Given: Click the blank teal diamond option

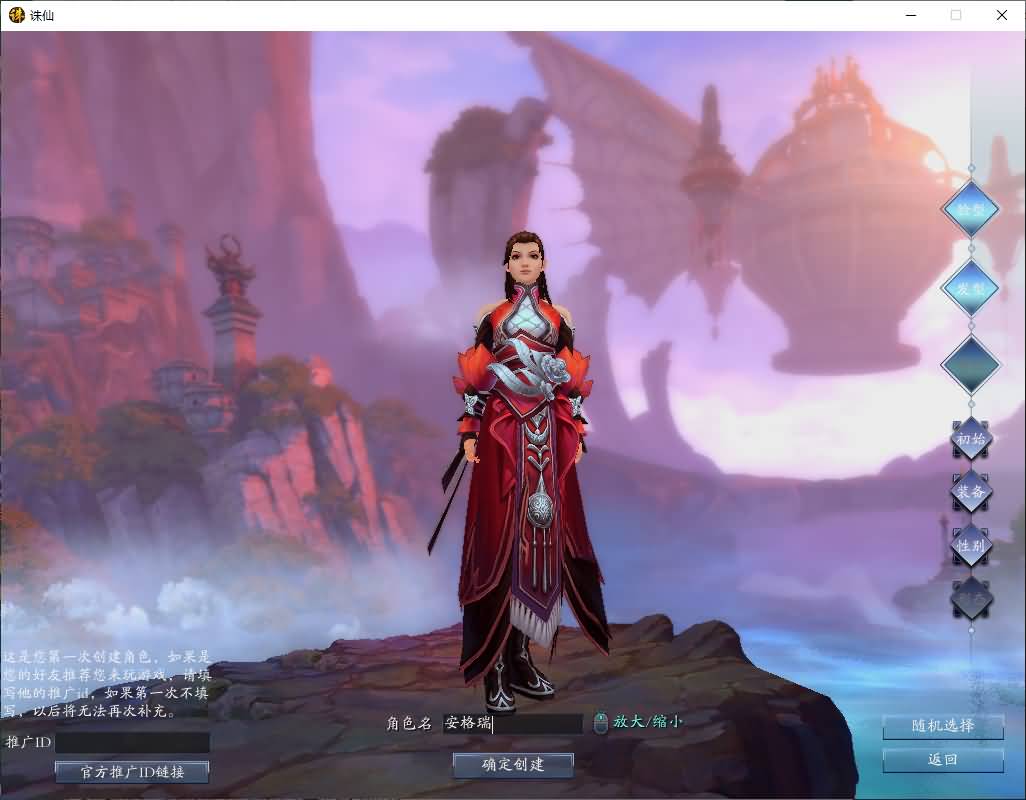Looking at the screenshot, I should (970, 363).
